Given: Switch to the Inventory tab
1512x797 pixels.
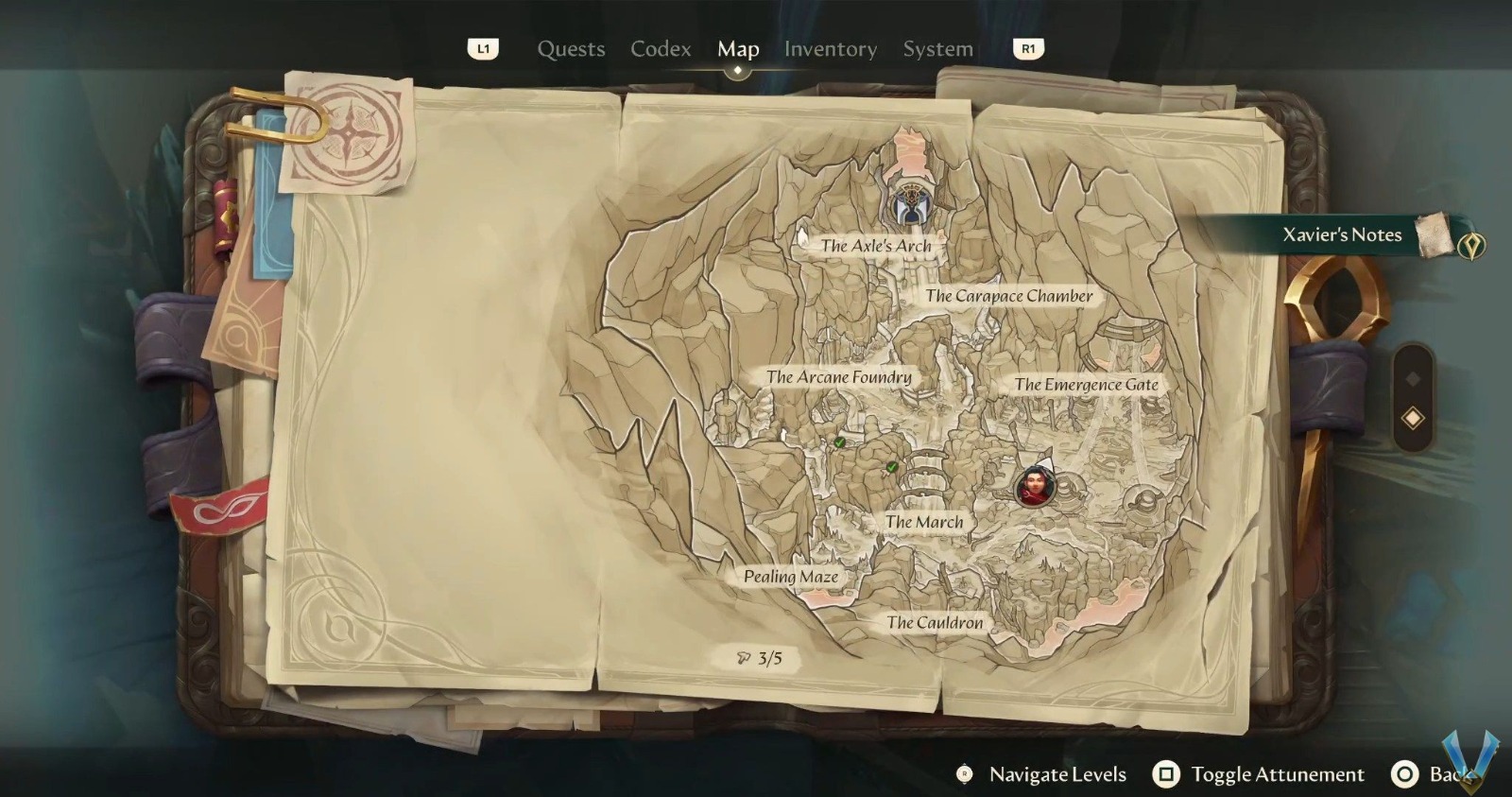Looking at the screenshot, I should pyautogui.click(x=830, y=49).
